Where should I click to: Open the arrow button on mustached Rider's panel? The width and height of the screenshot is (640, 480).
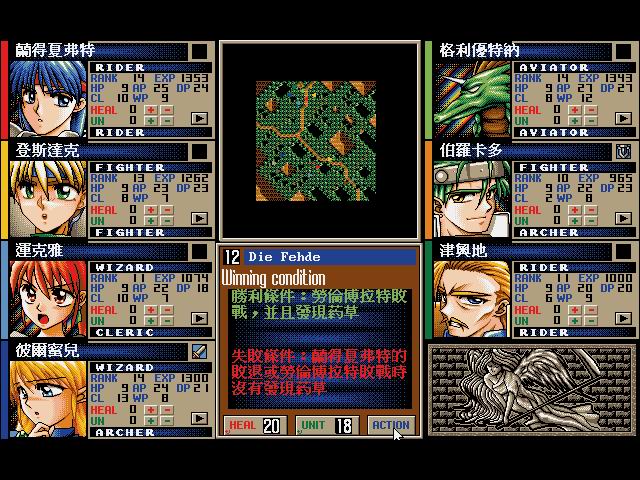coord(624,318)
